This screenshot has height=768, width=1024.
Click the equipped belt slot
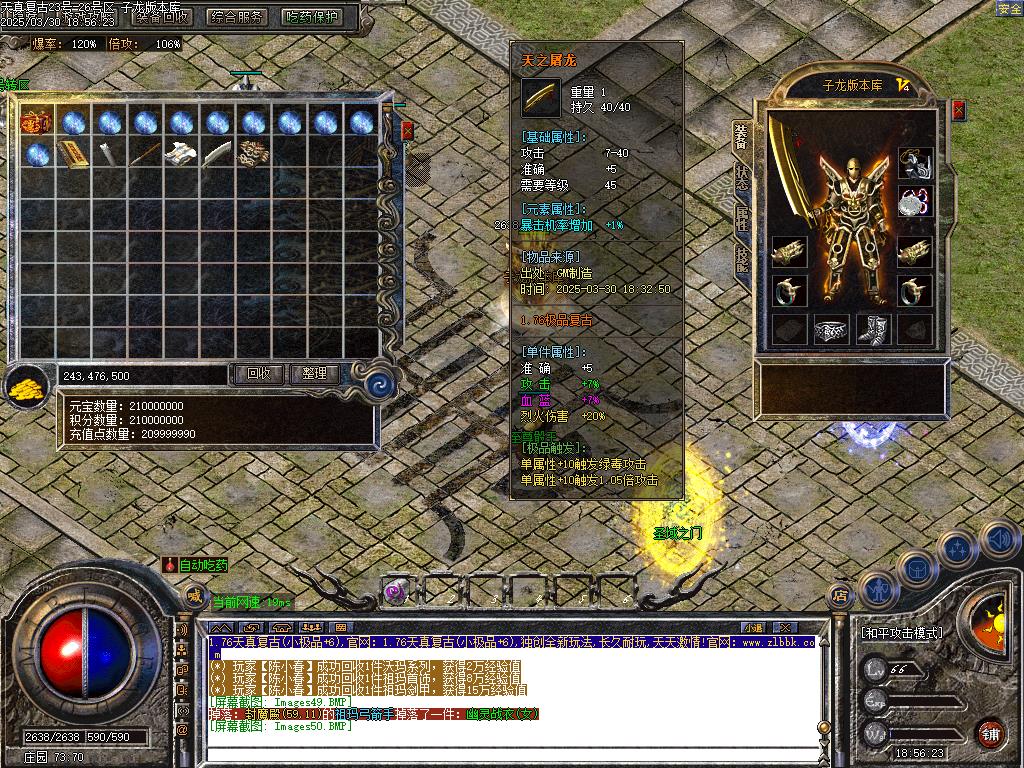831,329
